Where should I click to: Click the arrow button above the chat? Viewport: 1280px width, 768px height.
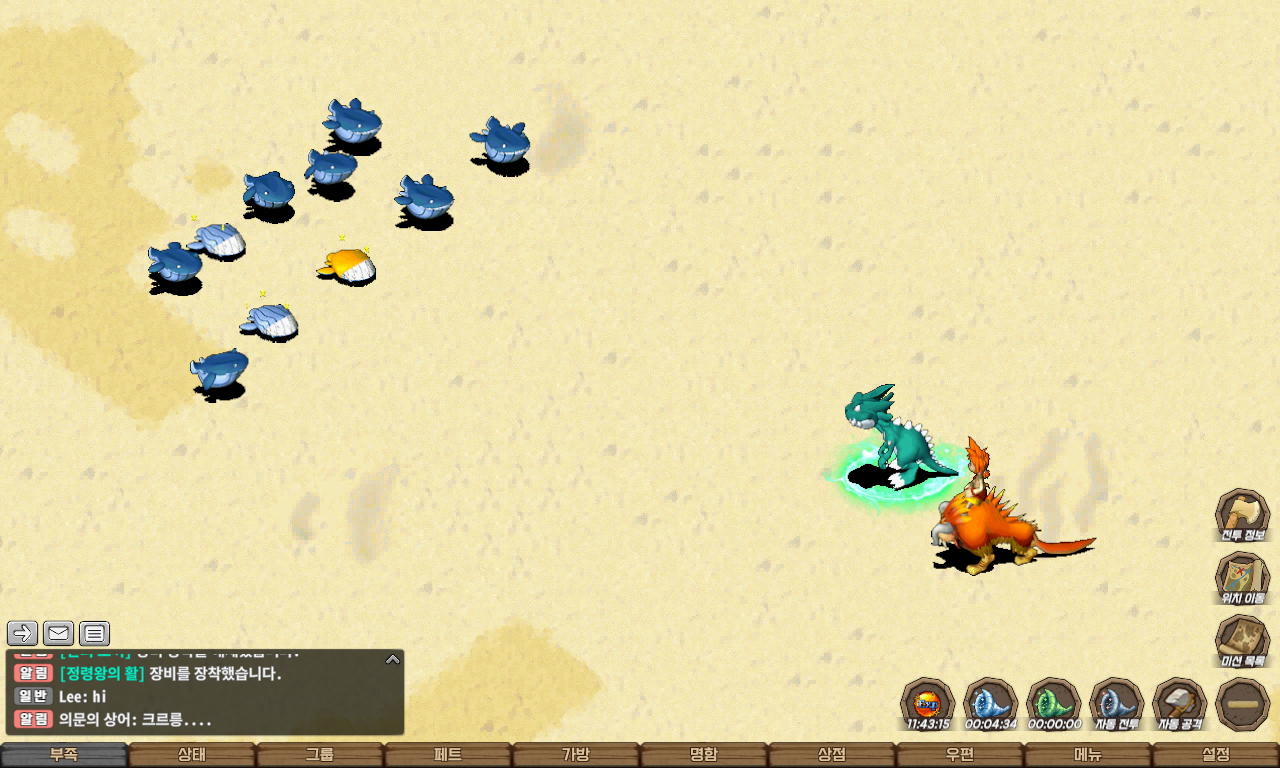[x=23, y=633]
